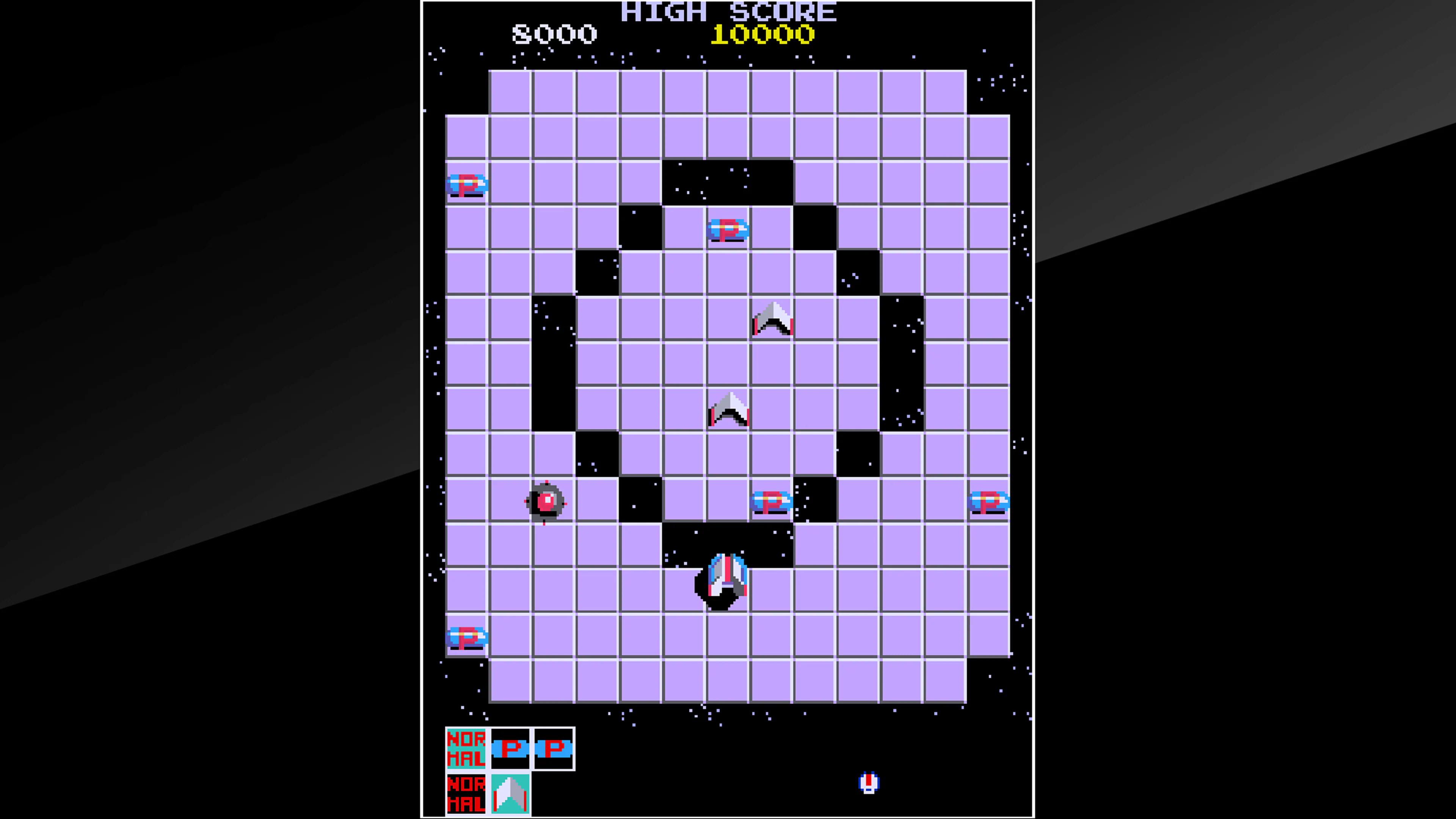Image resolution: width=1456 pixels, height=819 pixels.
Task: Select the Power Part capsule near the left edge
Action: (467, 185)
